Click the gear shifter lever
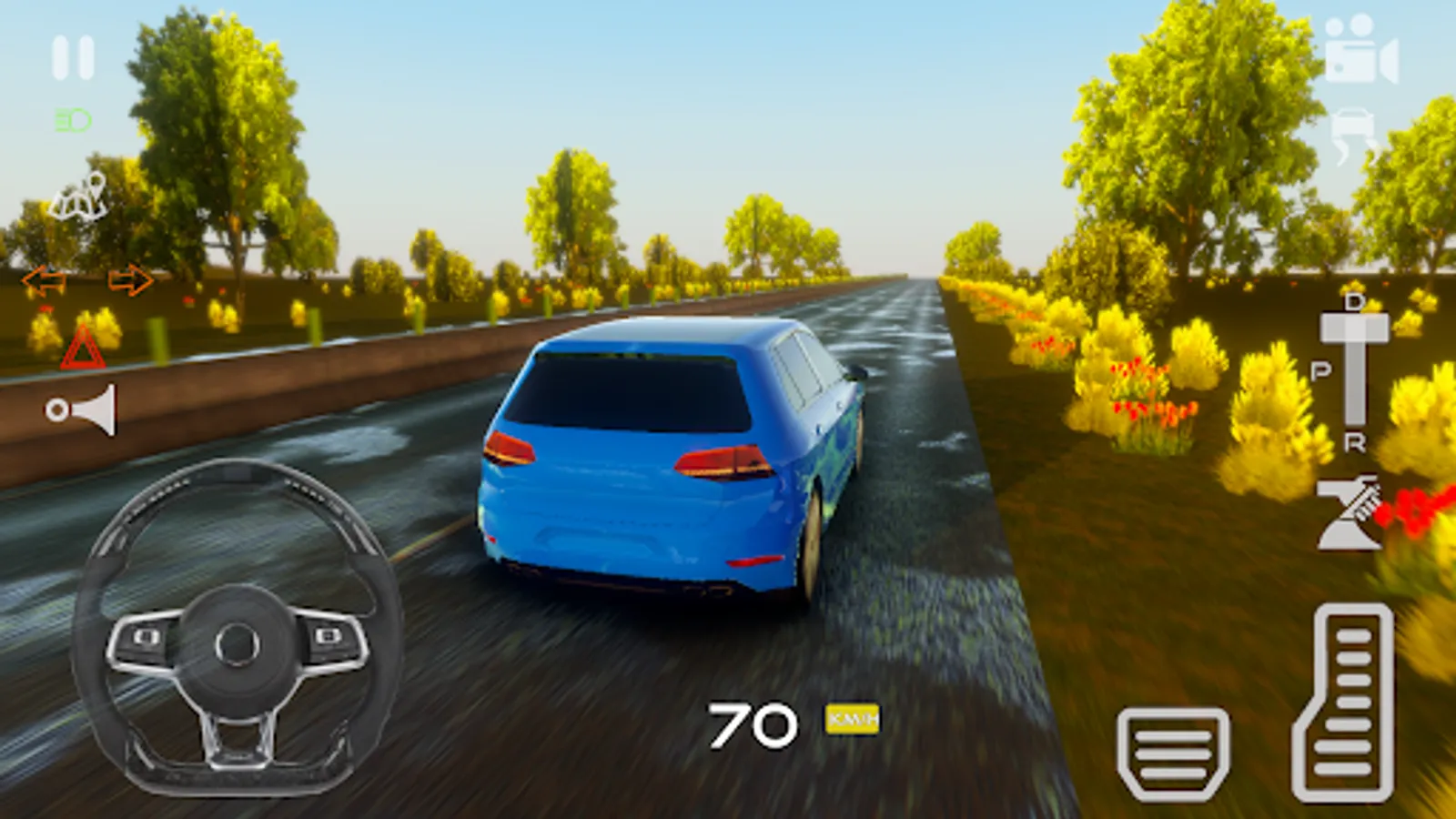Screen dimensions: 1456x819 (1354, 369)
